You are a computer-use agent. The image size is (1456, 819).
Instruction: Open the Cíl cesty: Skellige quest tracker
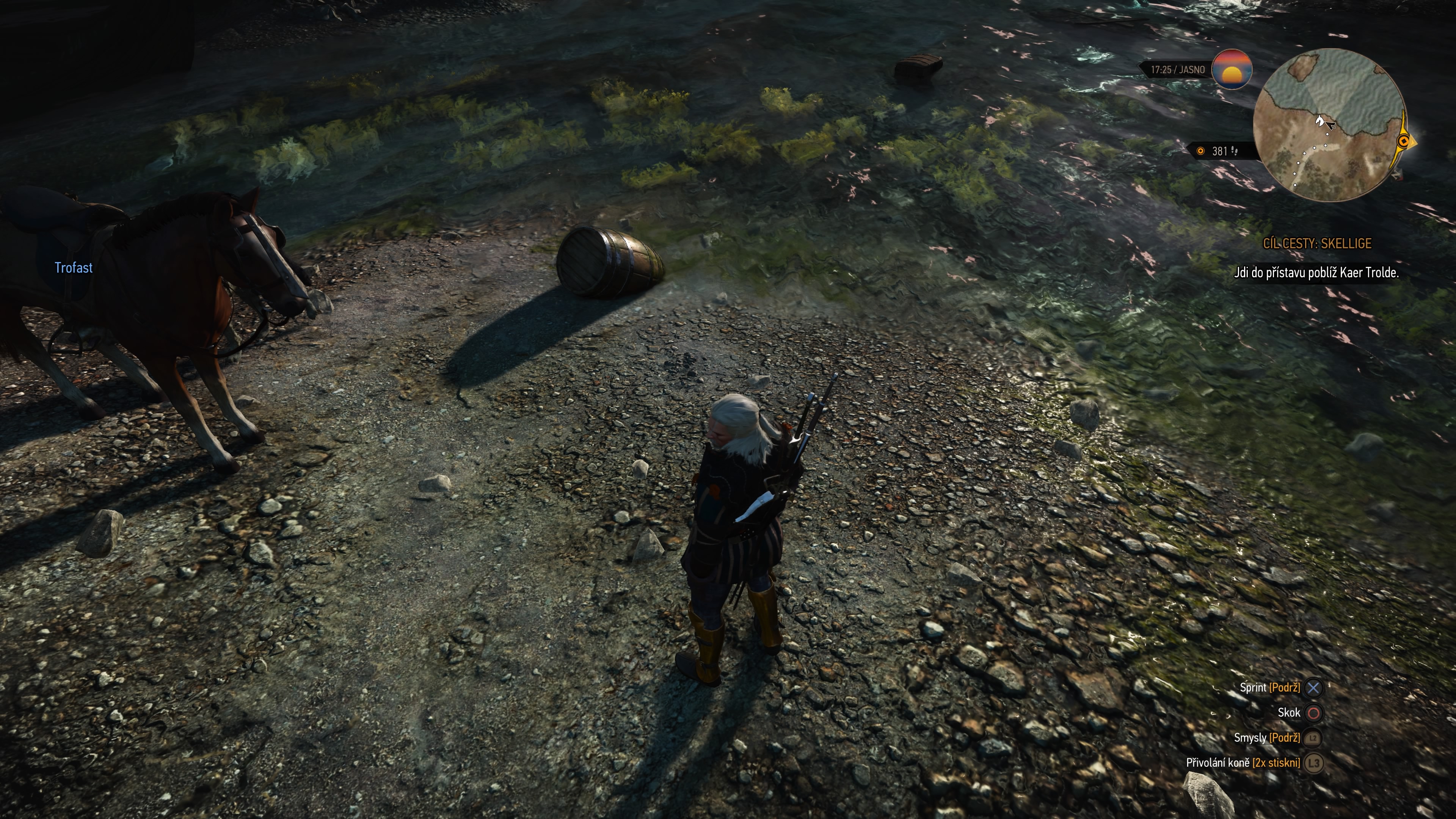[x=1317, y=243]
